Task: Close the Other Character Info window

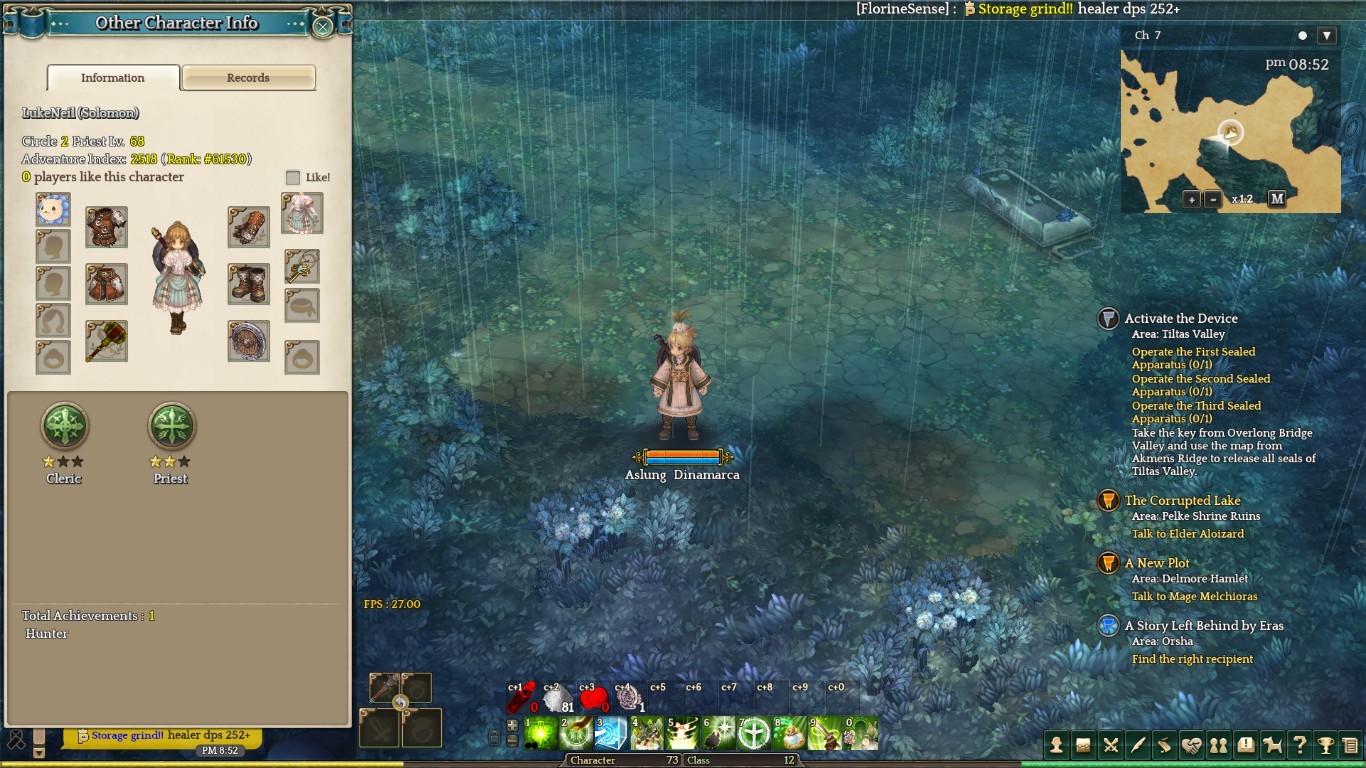Action: 322,27
